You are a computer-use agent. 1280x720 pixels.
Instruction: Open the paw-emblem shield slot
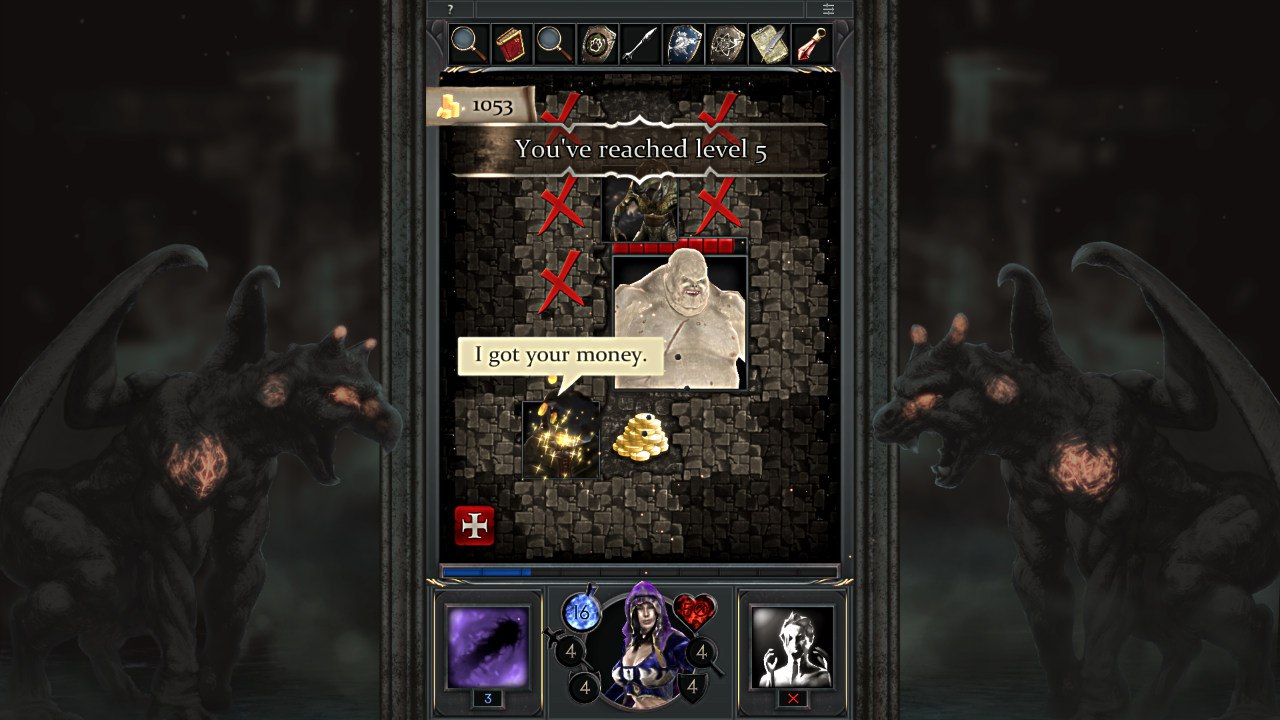click(596, 42)
